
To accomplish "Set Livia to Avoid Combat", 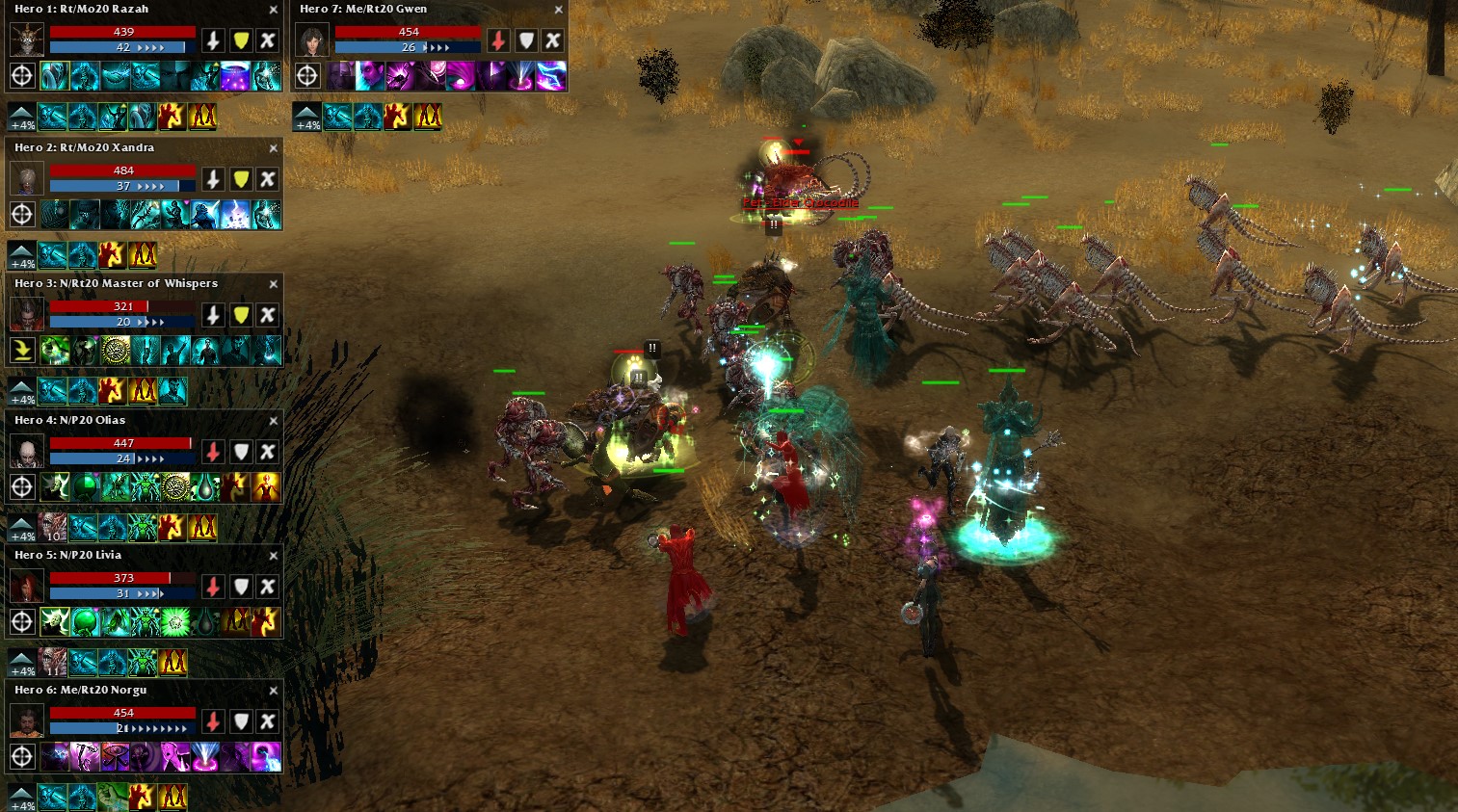I will (x=268, y=587).
